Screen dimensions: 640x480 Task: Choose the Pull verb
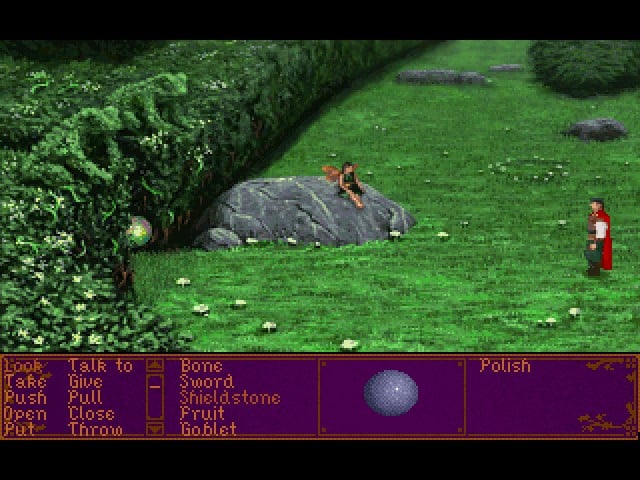[x=86, y=398]
